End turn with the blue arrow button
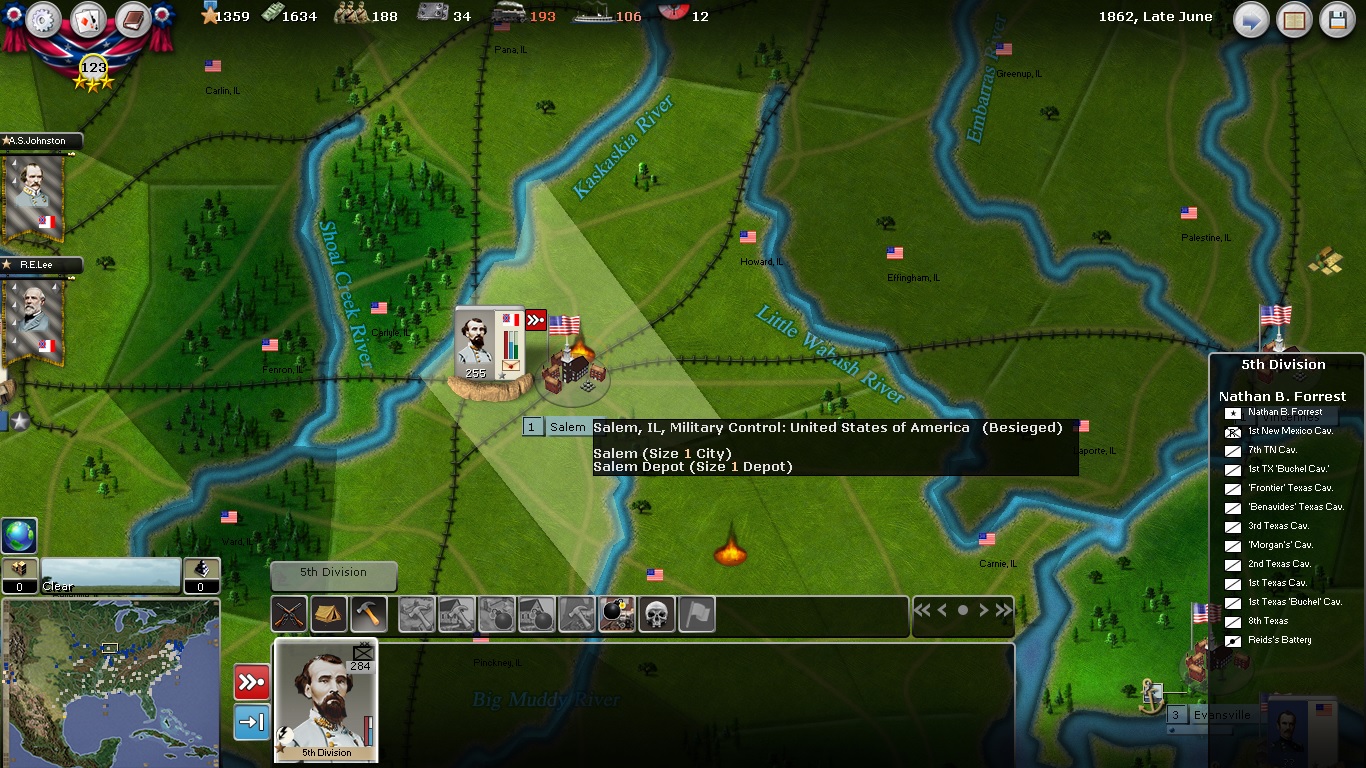1366x768 pixels. (1251, 20)
